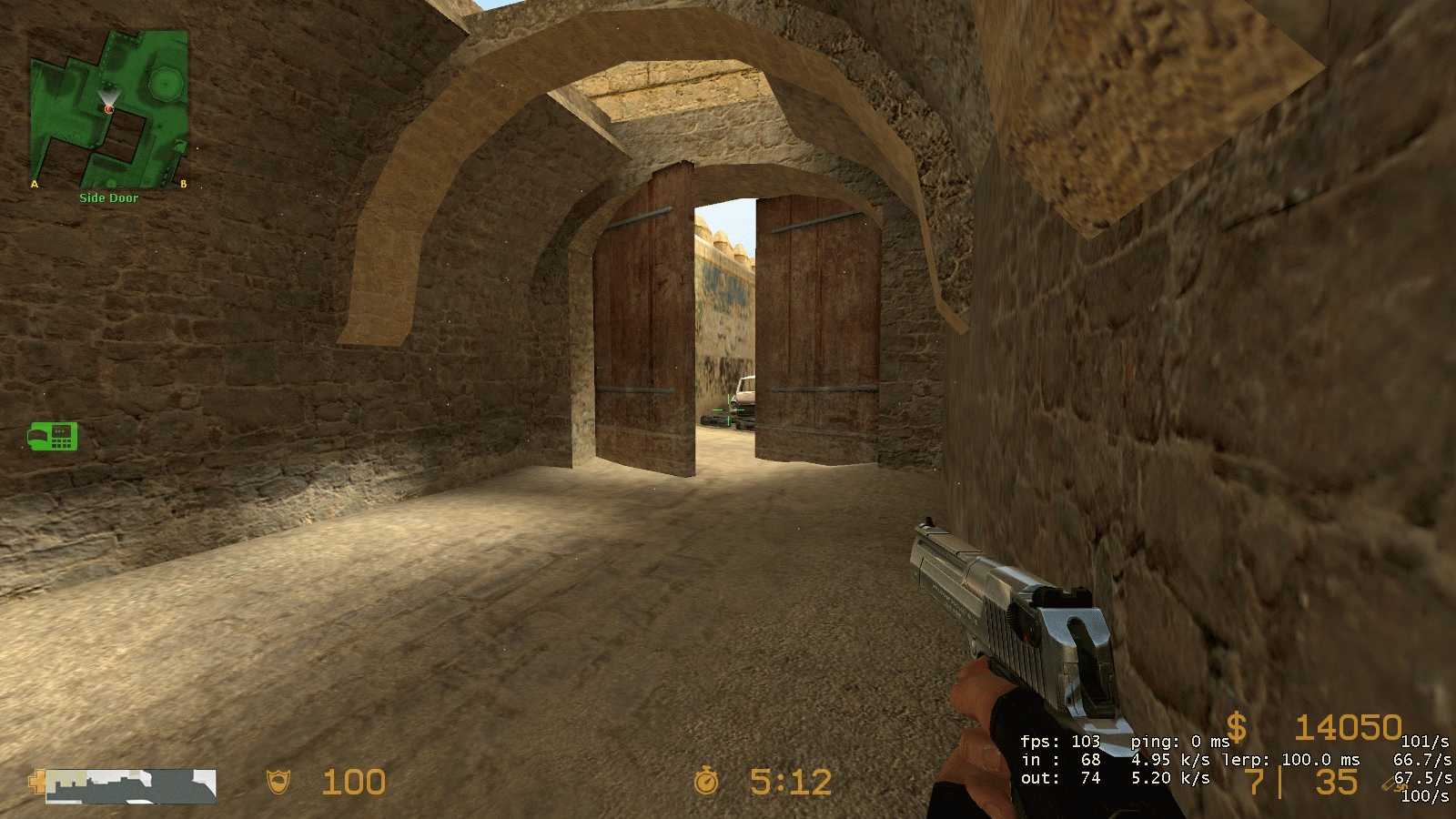Click the radar minimap overview
Viewport: 1456px width, 819px height.
tap(109, 108)
